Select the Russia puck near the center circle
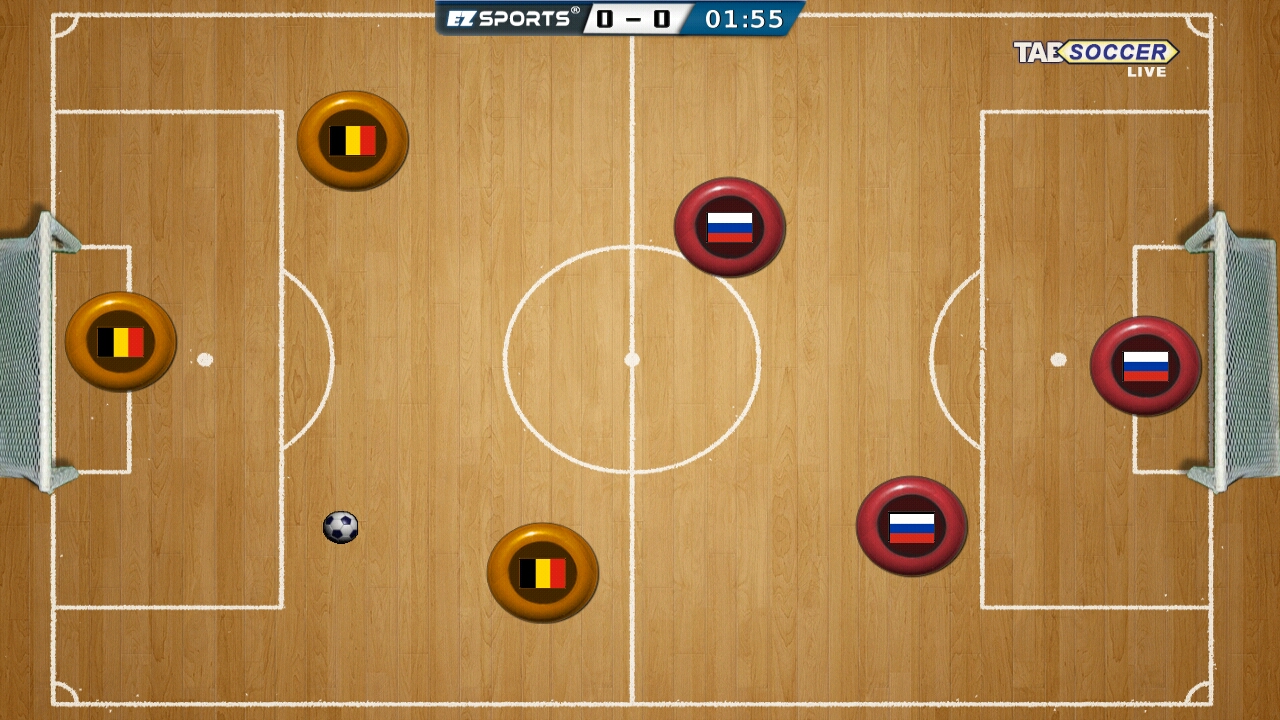 [x=729, y=226]
